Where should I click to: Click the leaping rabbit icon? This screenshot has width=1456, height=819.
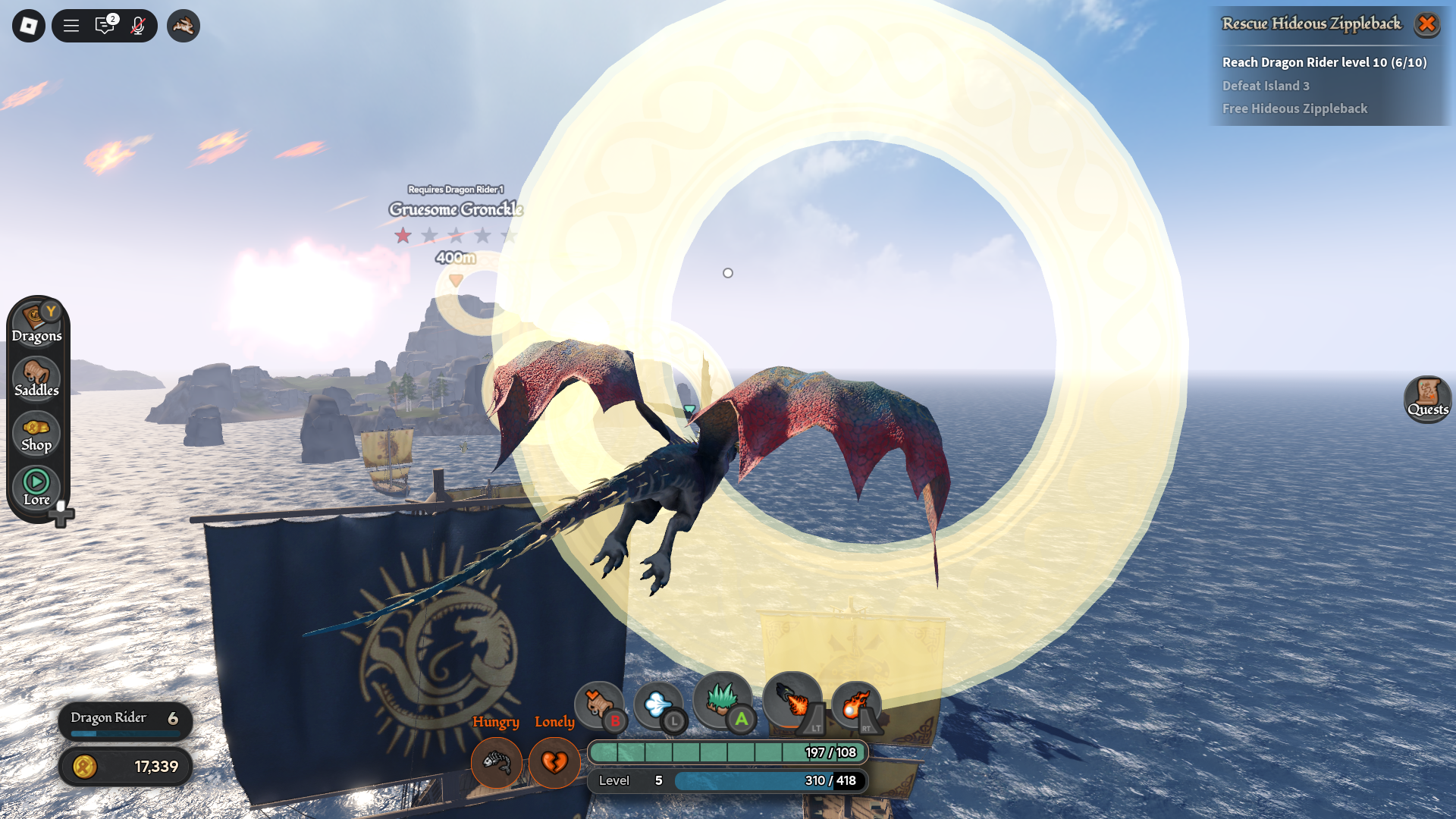pos(183,26)
